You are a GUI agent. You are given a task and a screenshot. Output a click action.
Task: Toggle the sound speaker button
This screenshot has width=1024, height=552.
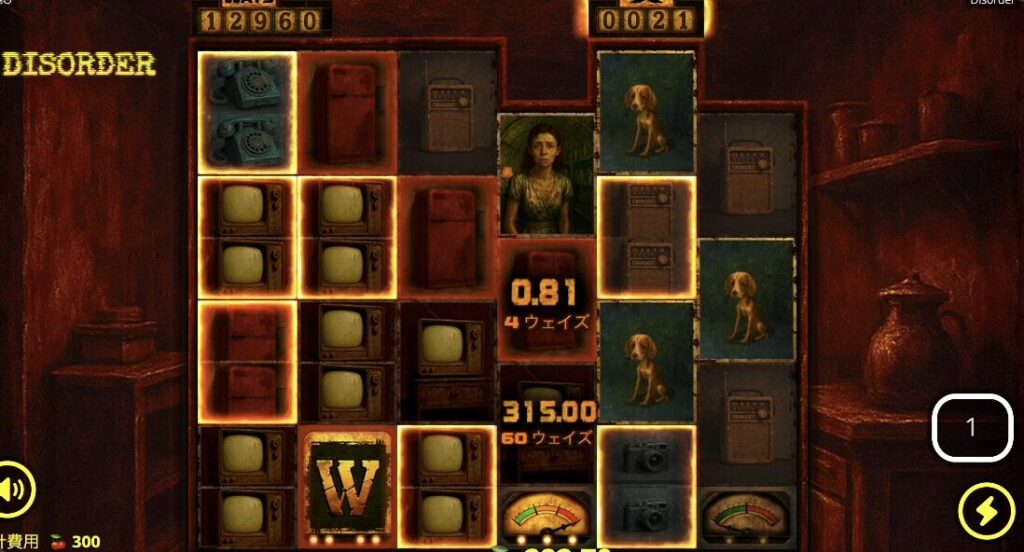tap(13, 490)
